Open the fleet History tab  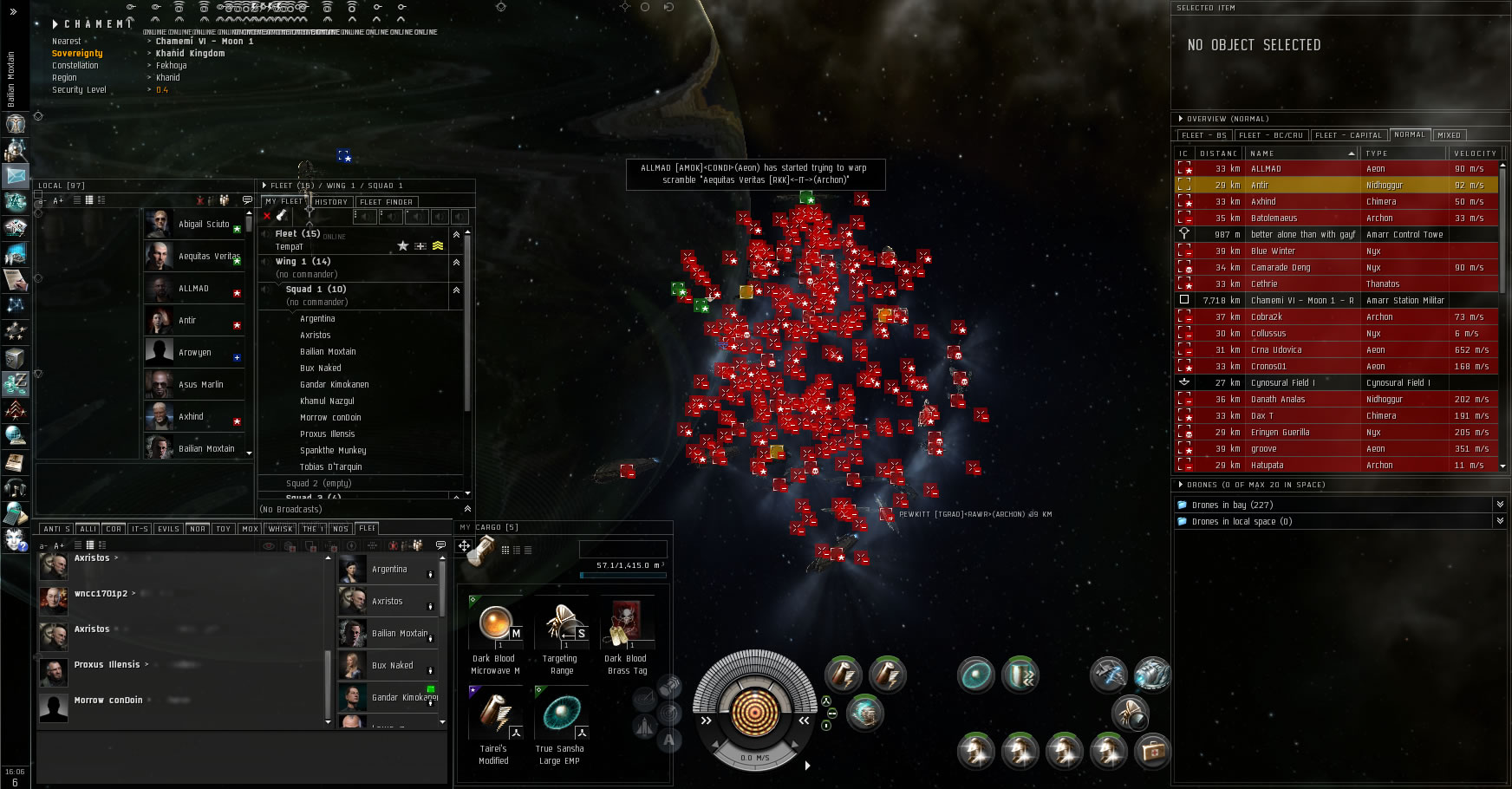330,202
